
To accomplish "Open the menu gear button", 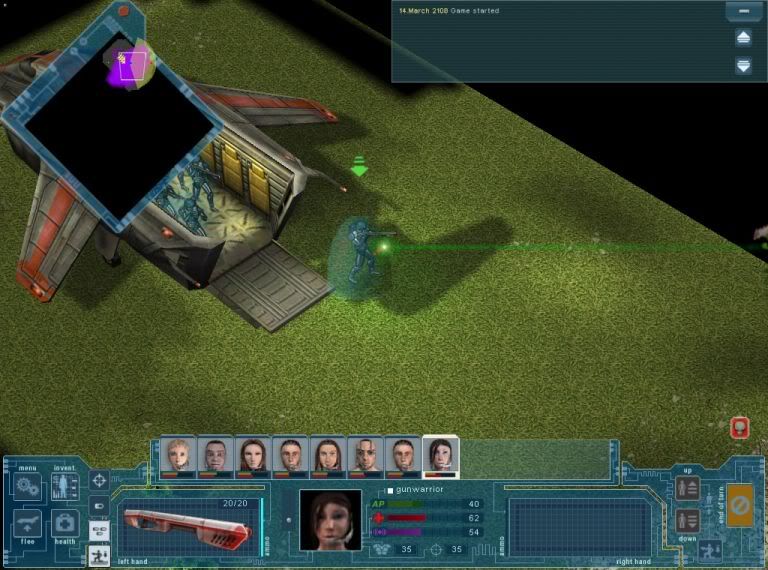I will click(x=28, y=488).
